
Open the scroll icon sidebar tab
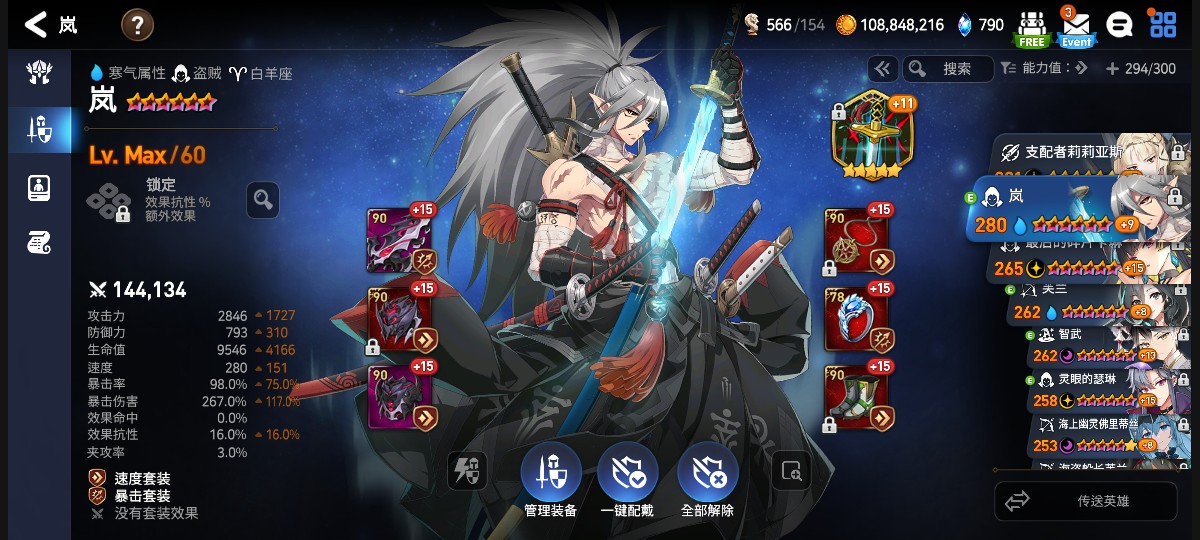[x=40, y=241]
